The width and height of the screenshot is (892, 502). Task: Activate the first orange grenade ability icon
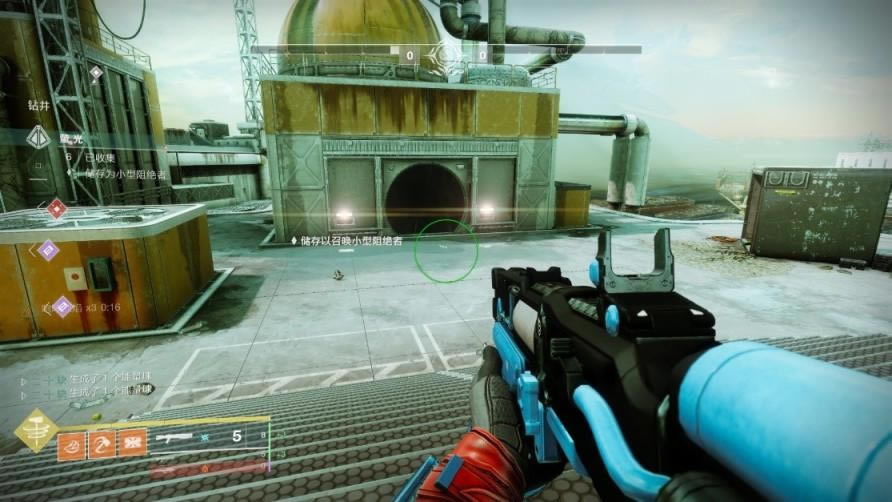73,444
